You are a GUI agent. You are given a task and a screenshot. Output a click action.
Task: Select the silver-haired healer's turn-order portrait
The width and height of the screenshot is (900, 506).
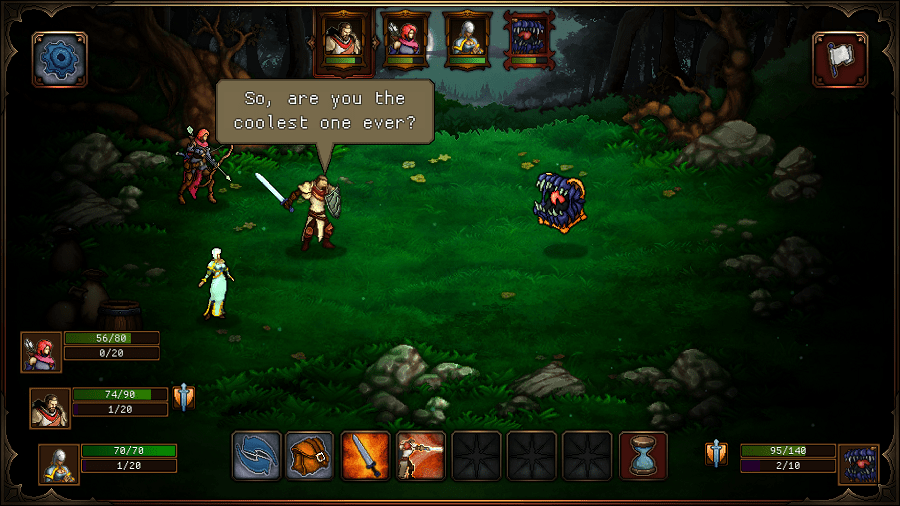(x=465, y=41)
